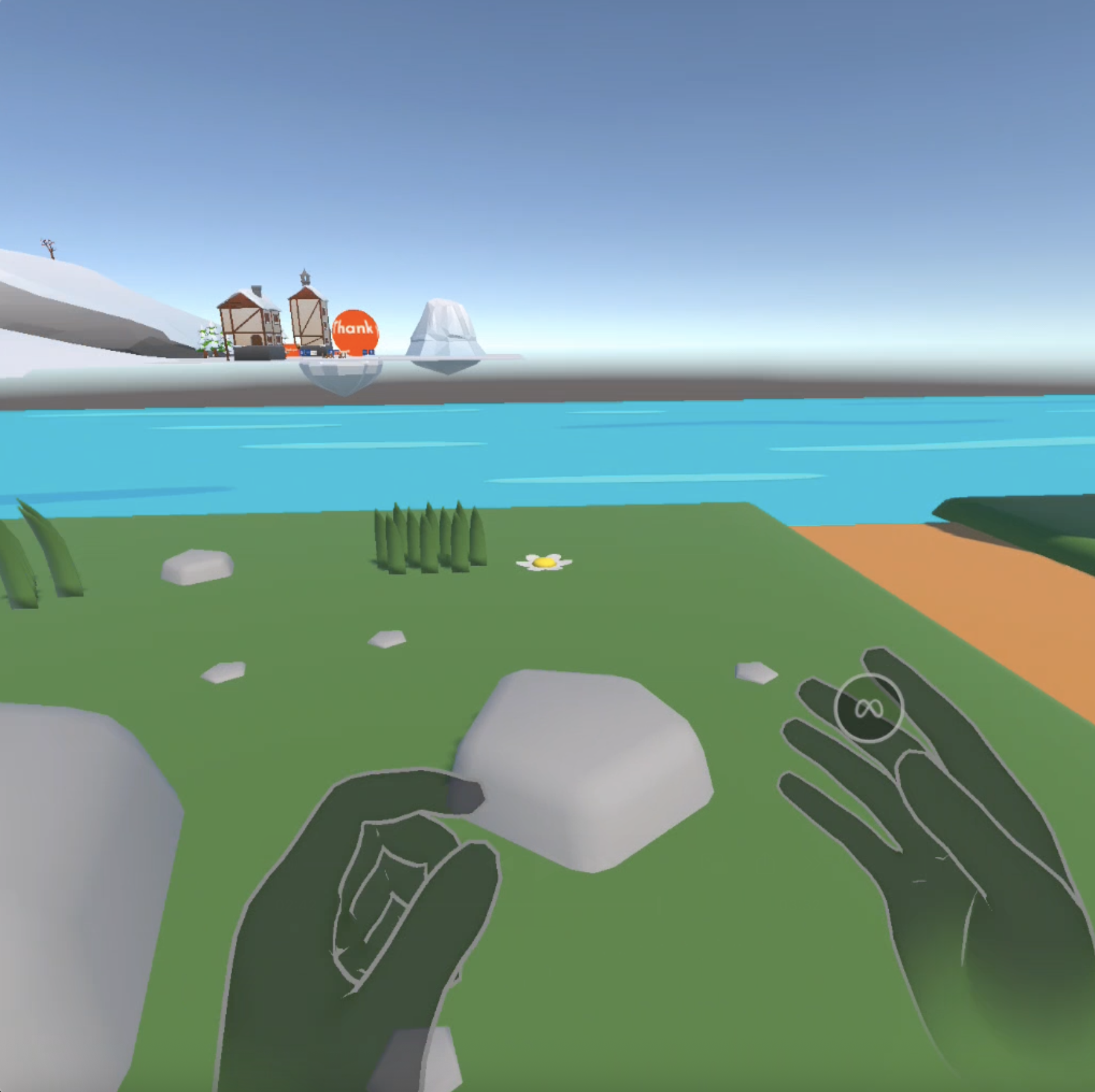Click the second blue sign near the houses

coord(331,352)
